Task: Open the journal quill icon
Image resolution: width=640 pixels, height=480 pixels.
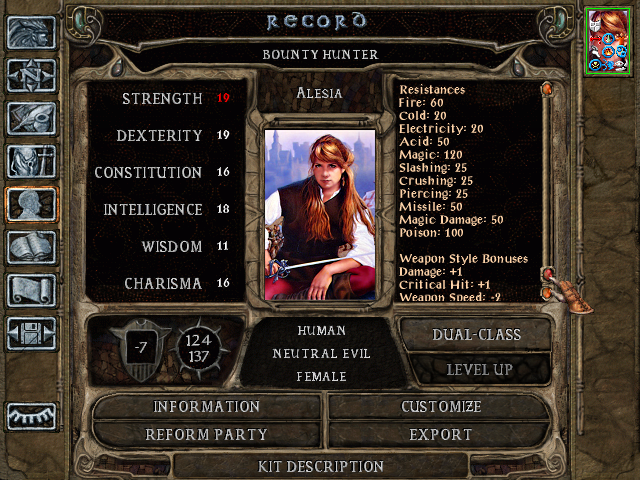Action: [31, 118]
